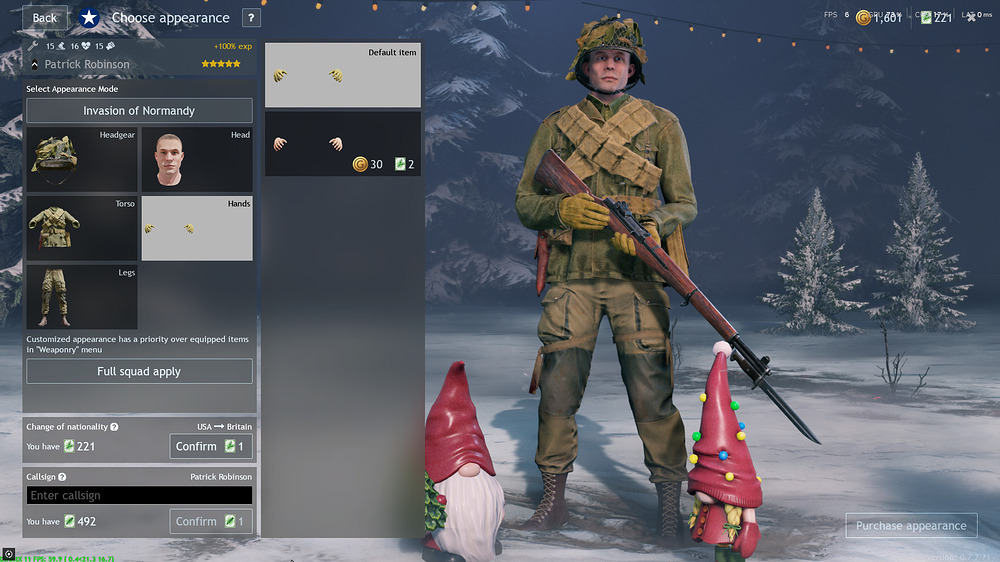Pick the bare hands option costing 30 gold
This screenshot has width=1000, height=562.
342,144
